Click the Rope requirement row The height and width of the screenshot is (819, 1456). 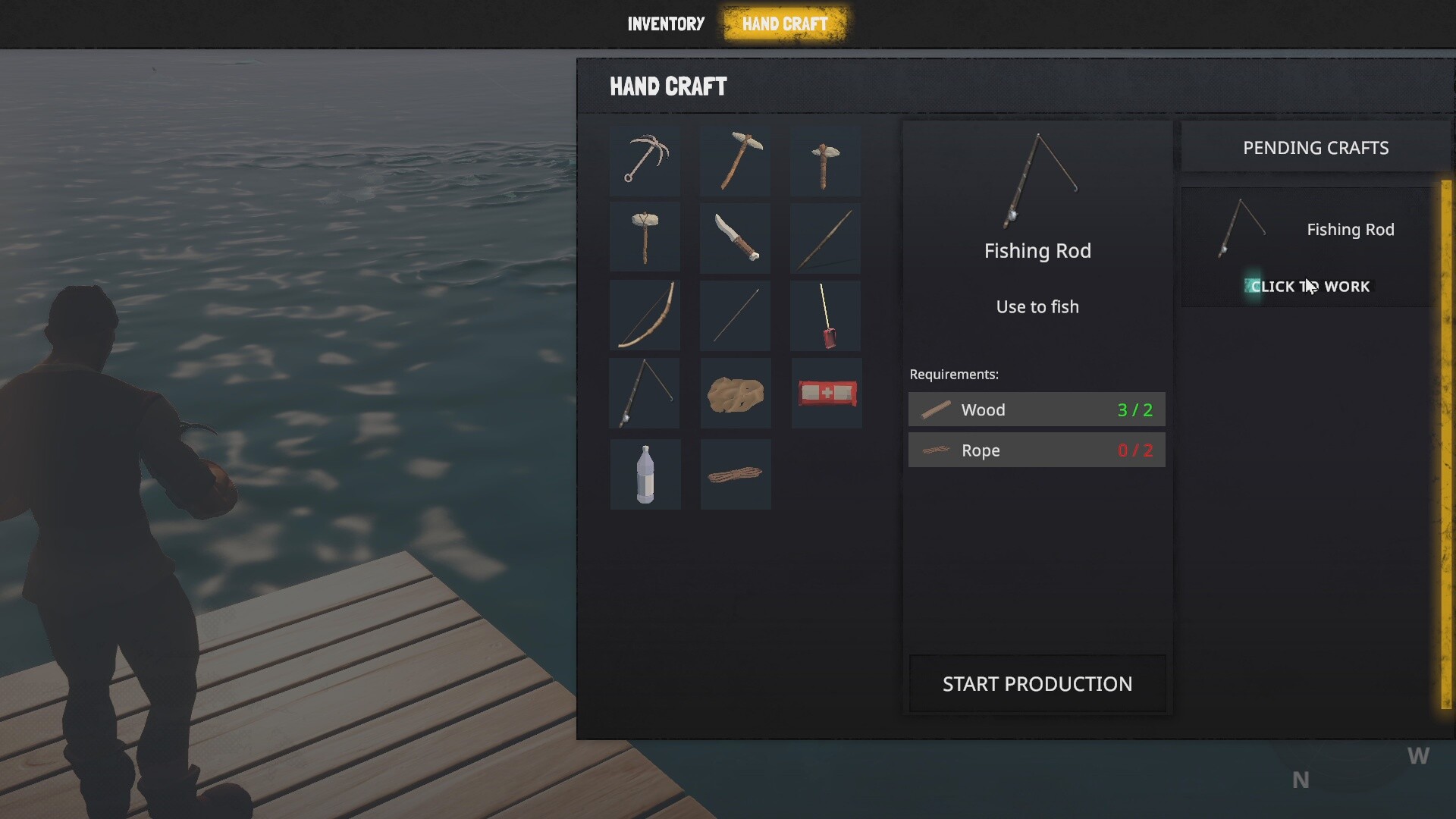[1036, 450]
